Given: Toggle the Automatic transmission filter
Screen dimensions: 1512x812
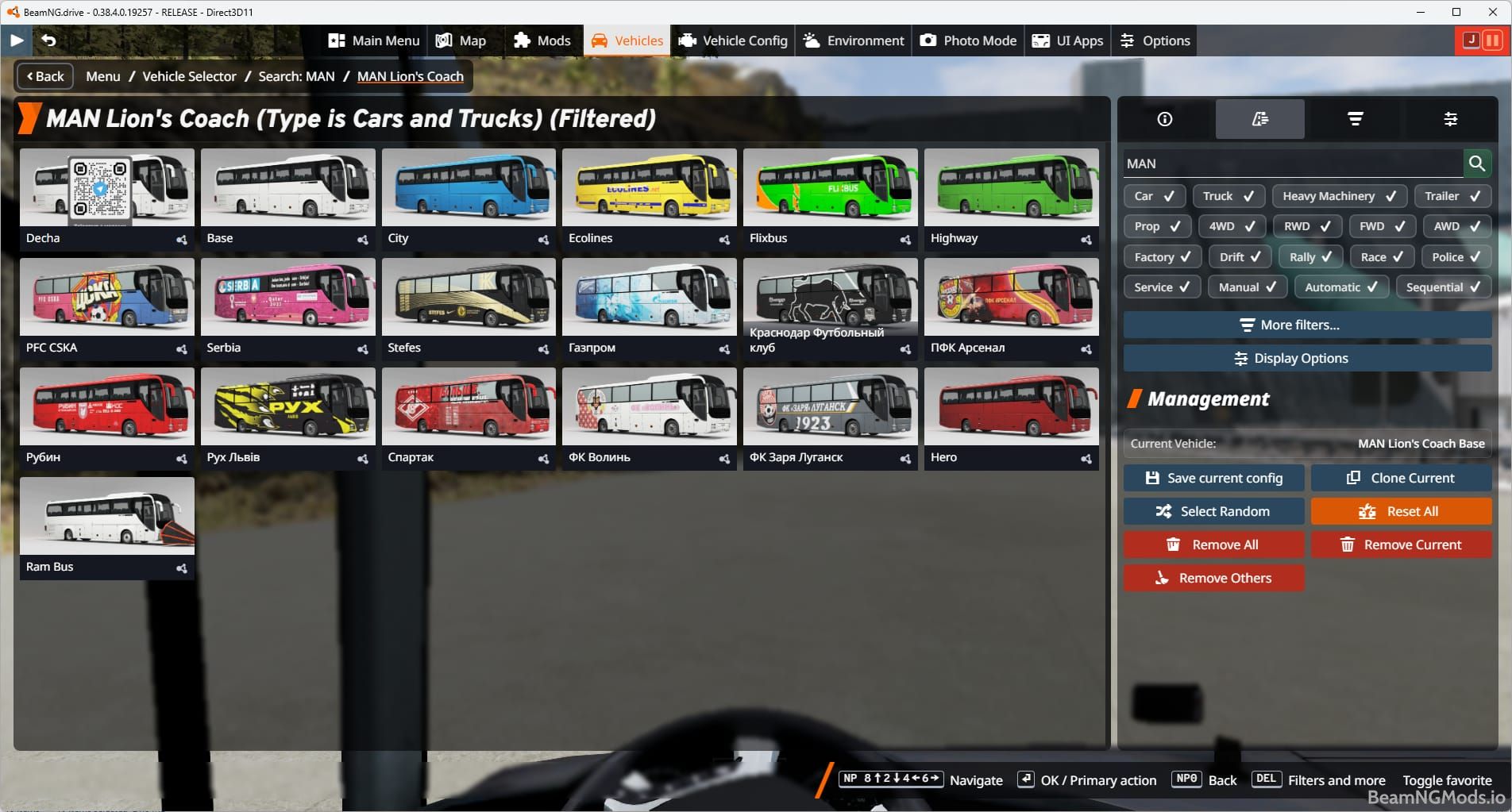Looking at the screenshot, I should [x=1340, y=287].
